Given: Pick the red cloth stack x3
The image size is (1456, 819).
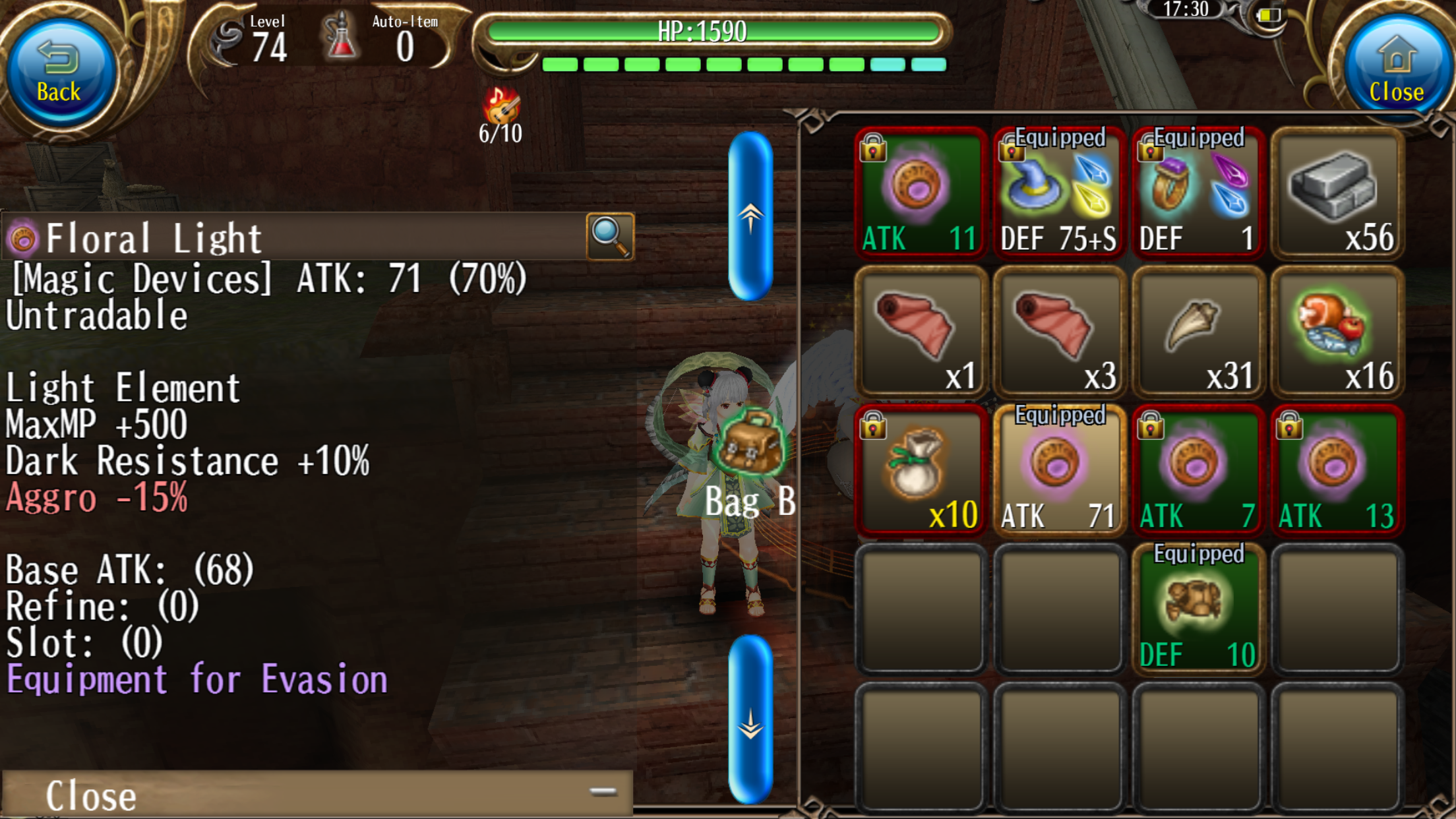Looking at the screenshot, I should click(x=1059, y=332).
